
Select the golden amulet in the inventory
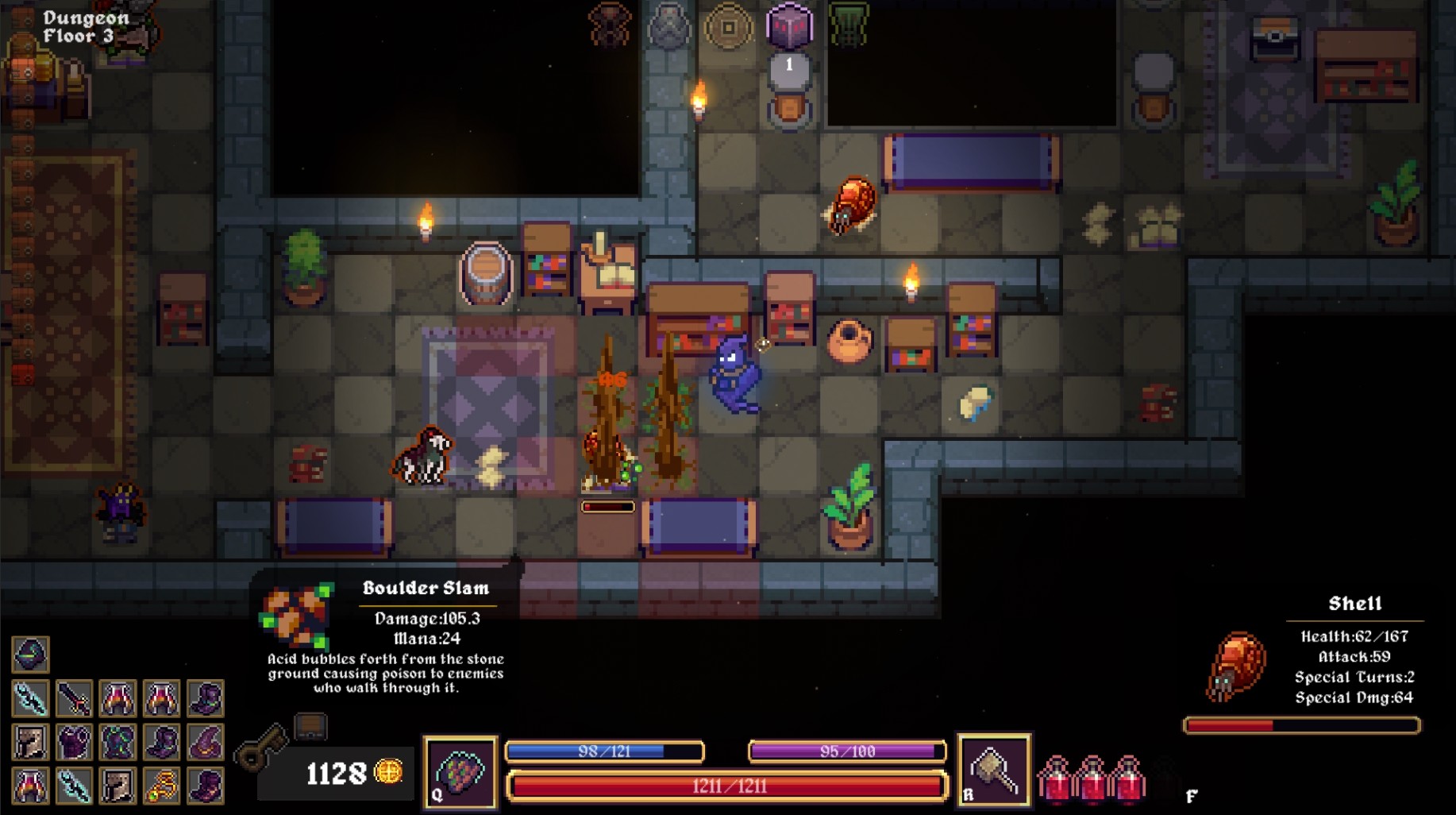[162, 786]
